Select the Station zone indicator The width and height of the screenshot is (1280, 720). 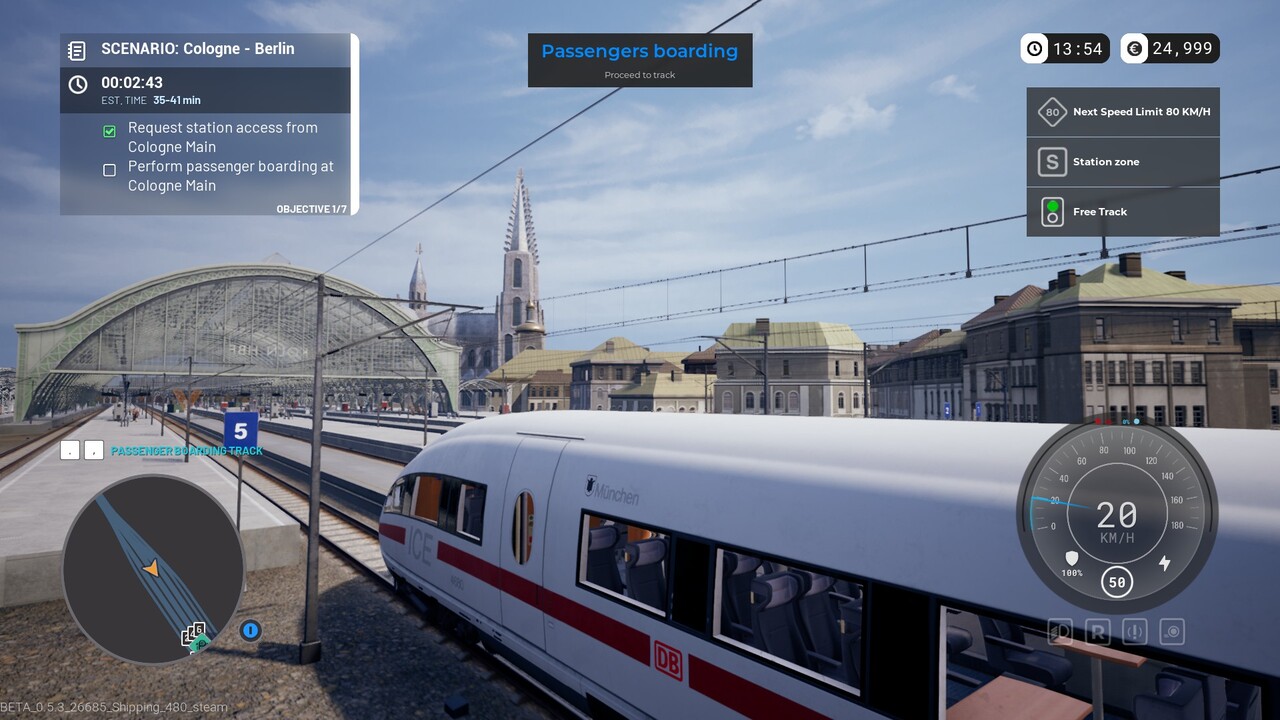[x=1123, y=162]
